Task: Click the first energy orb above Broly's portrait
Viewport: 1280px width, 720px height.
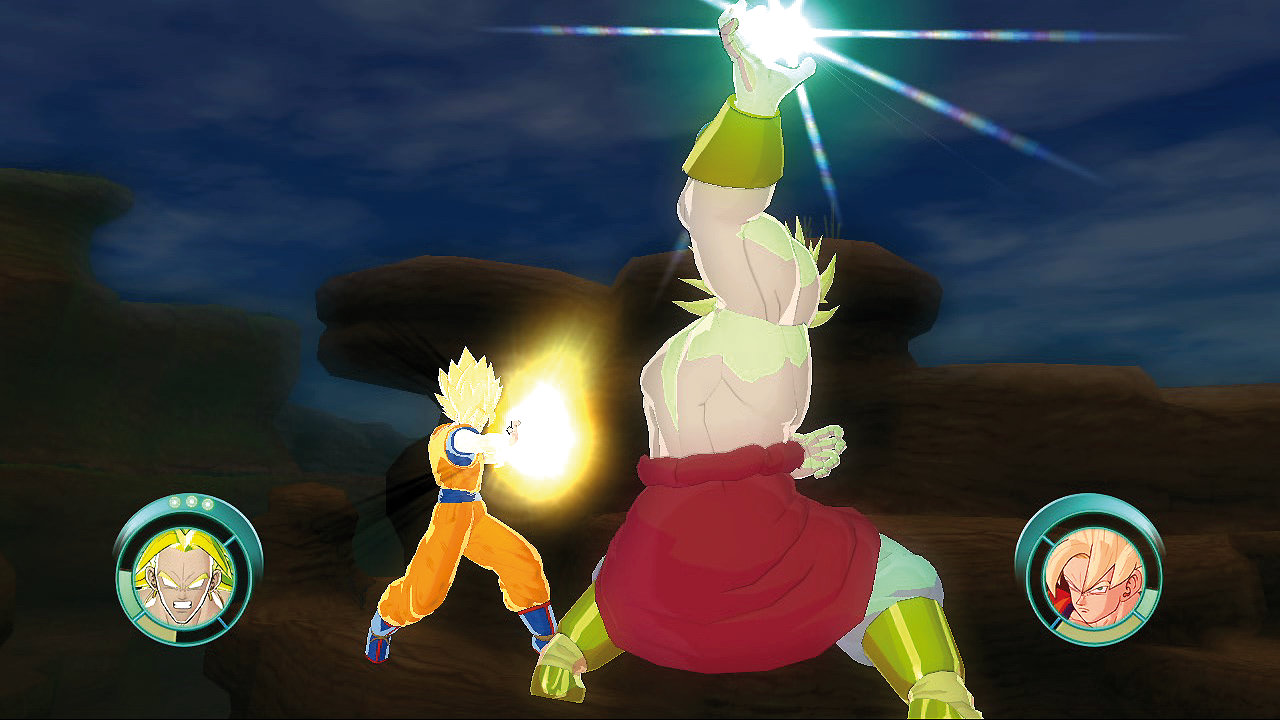Action: pyautogui.click(x=175, y=503)
